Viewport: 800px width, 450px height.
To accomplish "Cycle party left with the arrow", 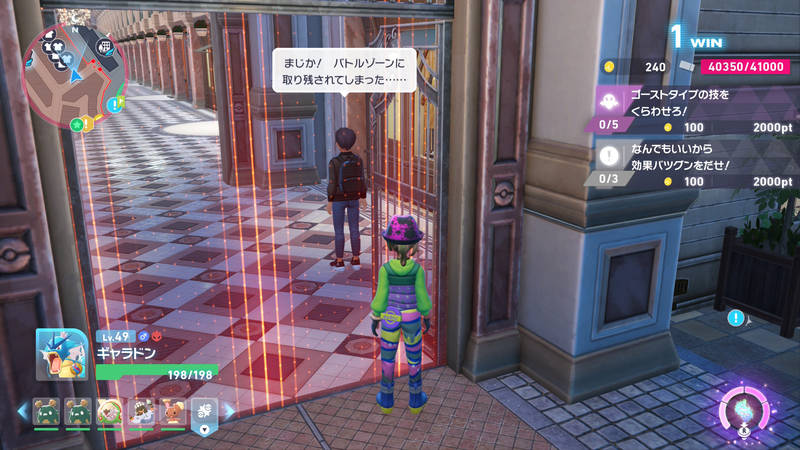I will click(x=22, y=411).
